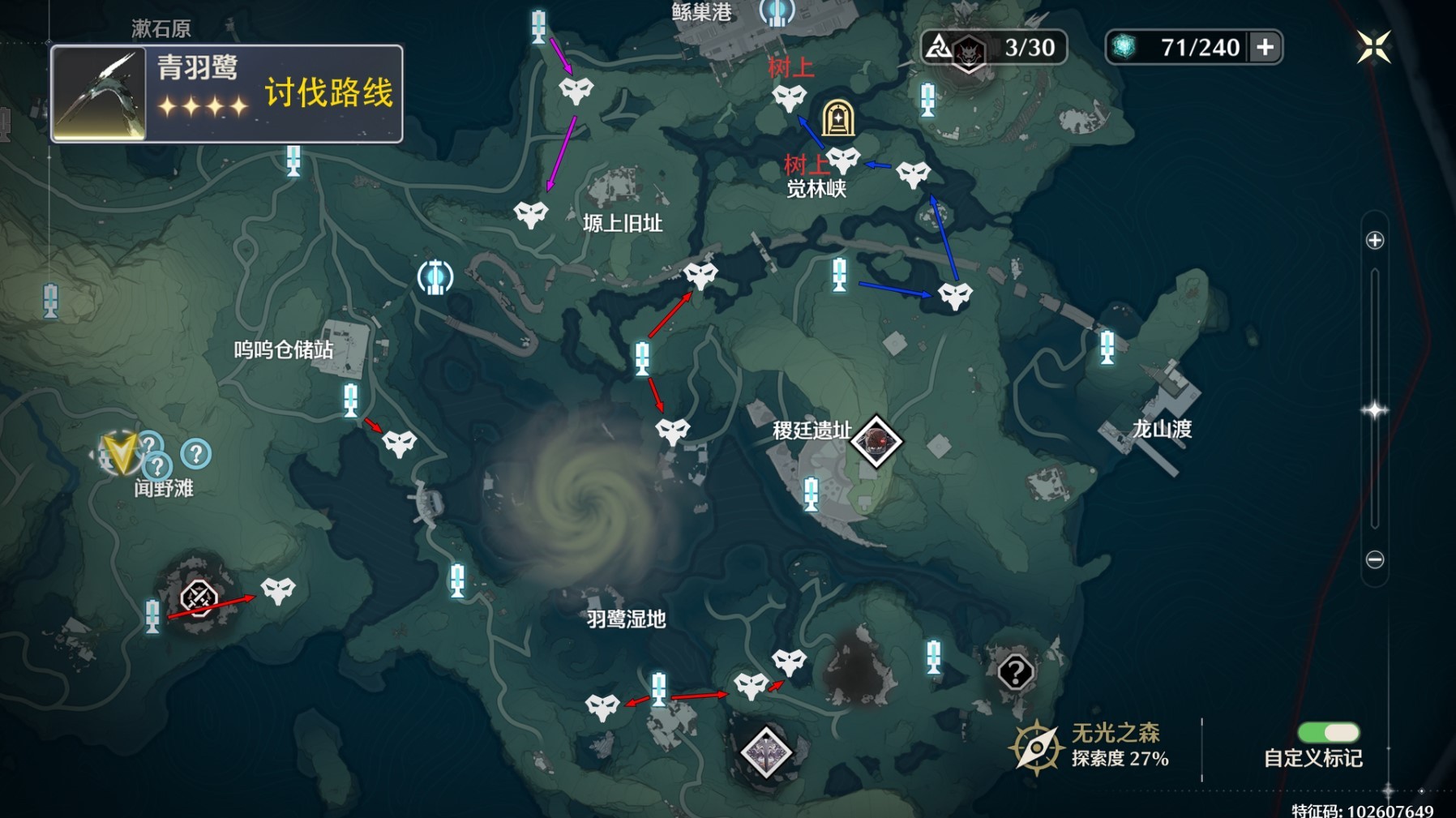The image size is (1456, 818).
Task: Toggle the 自定义标记 switch
Action: click(x=1330, y=731)
